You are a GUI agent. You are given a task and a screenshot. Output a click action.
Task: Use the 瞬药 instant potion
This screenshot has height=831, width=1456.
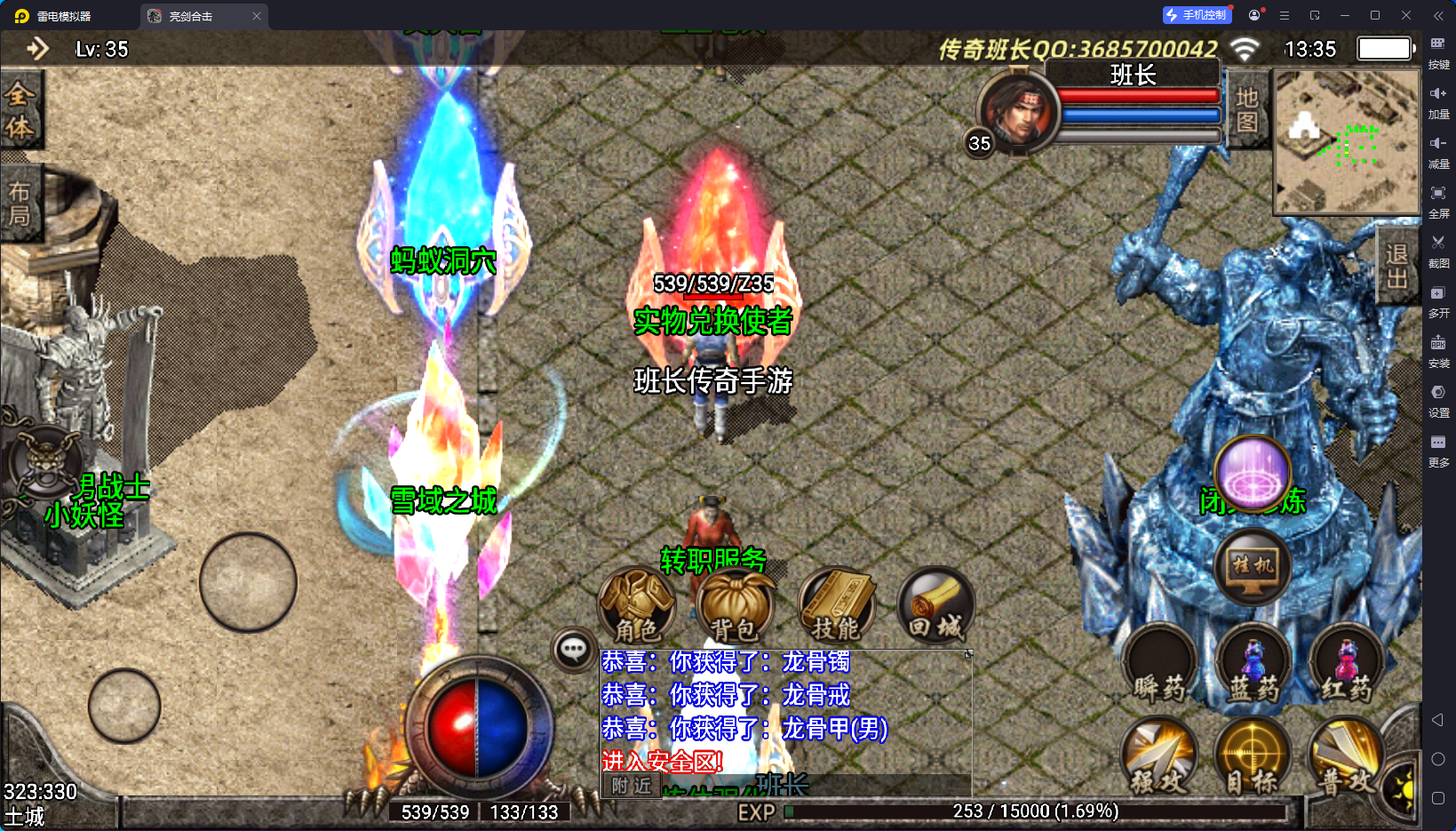pos(1159,665)
